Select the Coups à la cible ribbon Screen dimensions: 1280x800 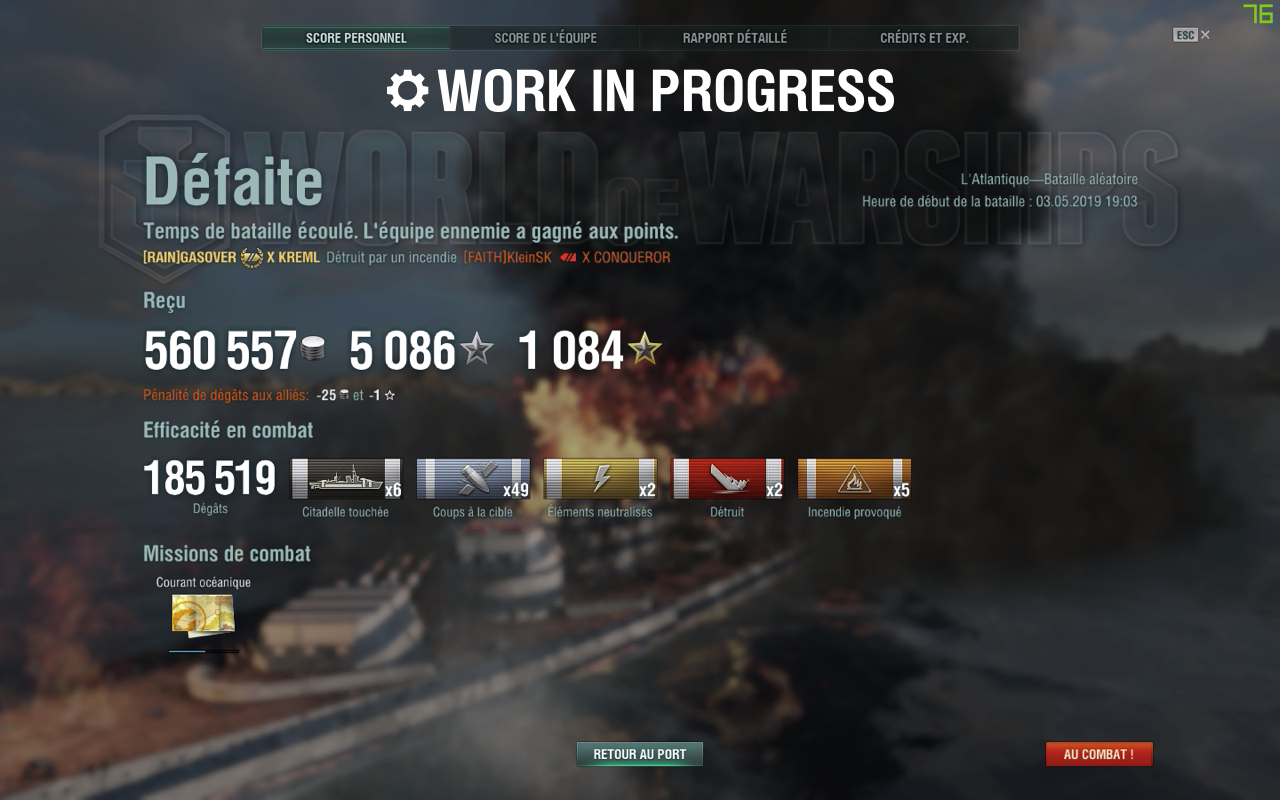(473, 479)
